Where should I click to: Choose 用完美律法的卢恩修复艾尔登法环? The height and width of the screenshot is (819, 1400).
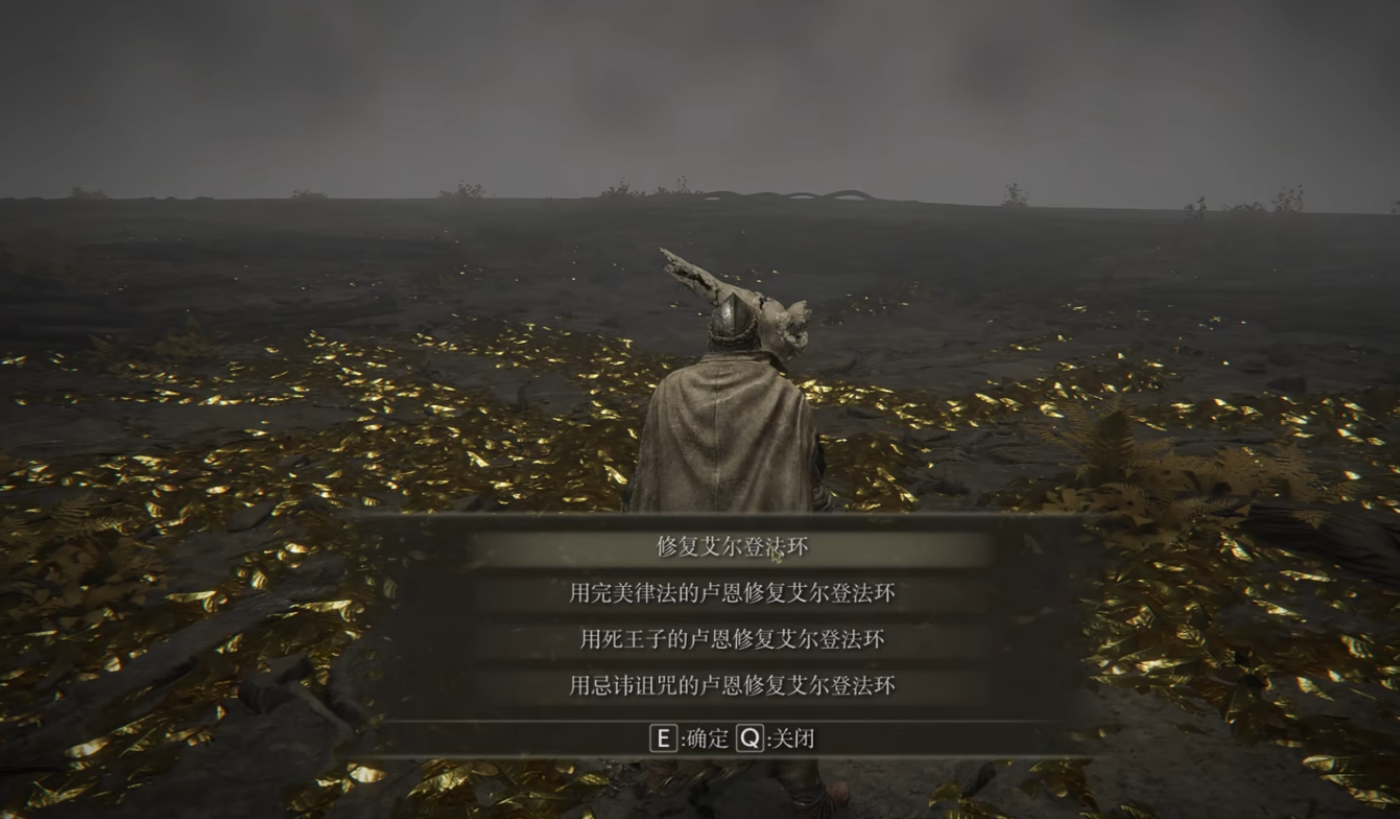[732, 593]
